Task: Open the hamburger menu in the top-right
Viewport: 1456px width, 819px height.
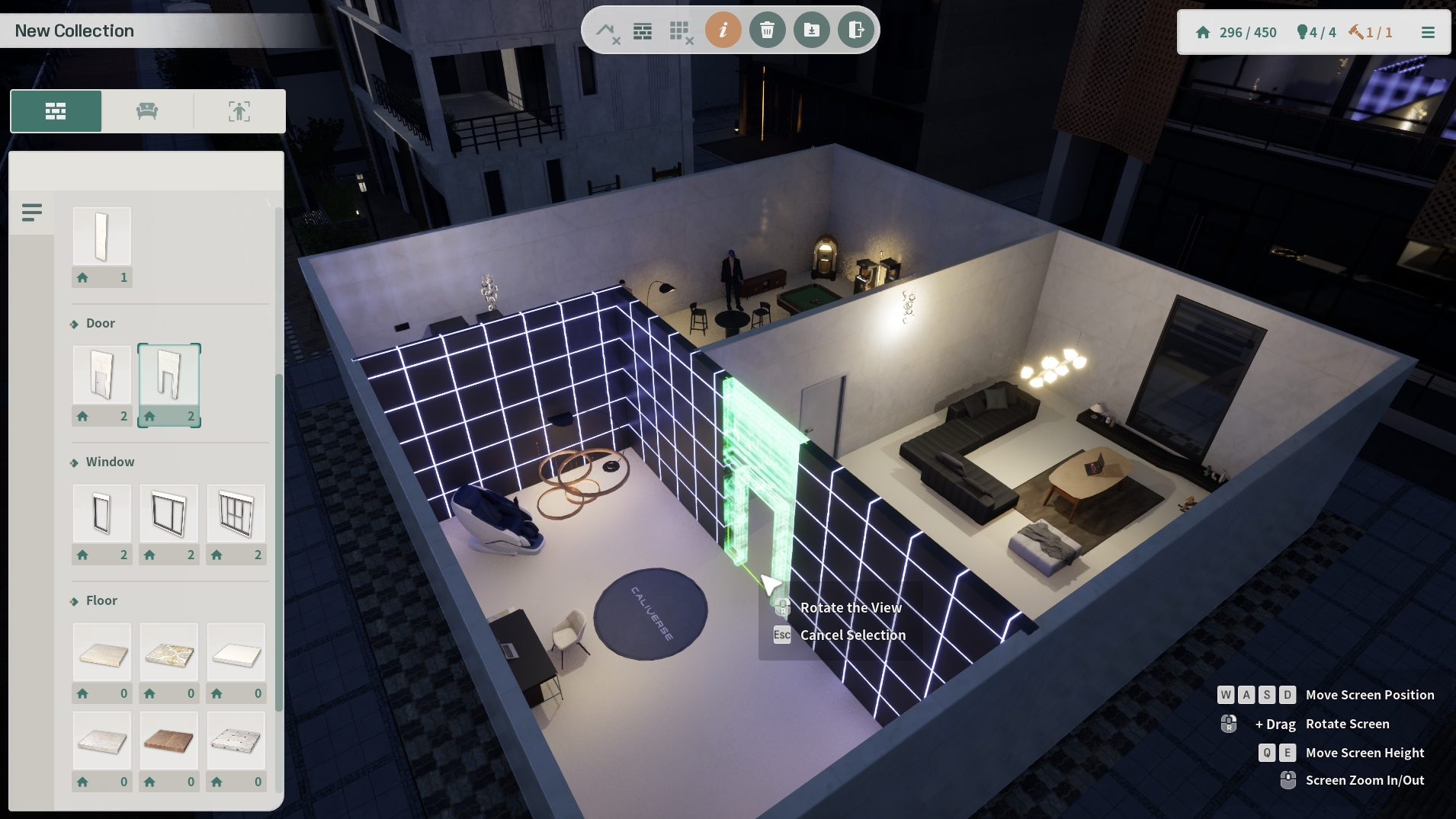Action: click(1428, 32)
